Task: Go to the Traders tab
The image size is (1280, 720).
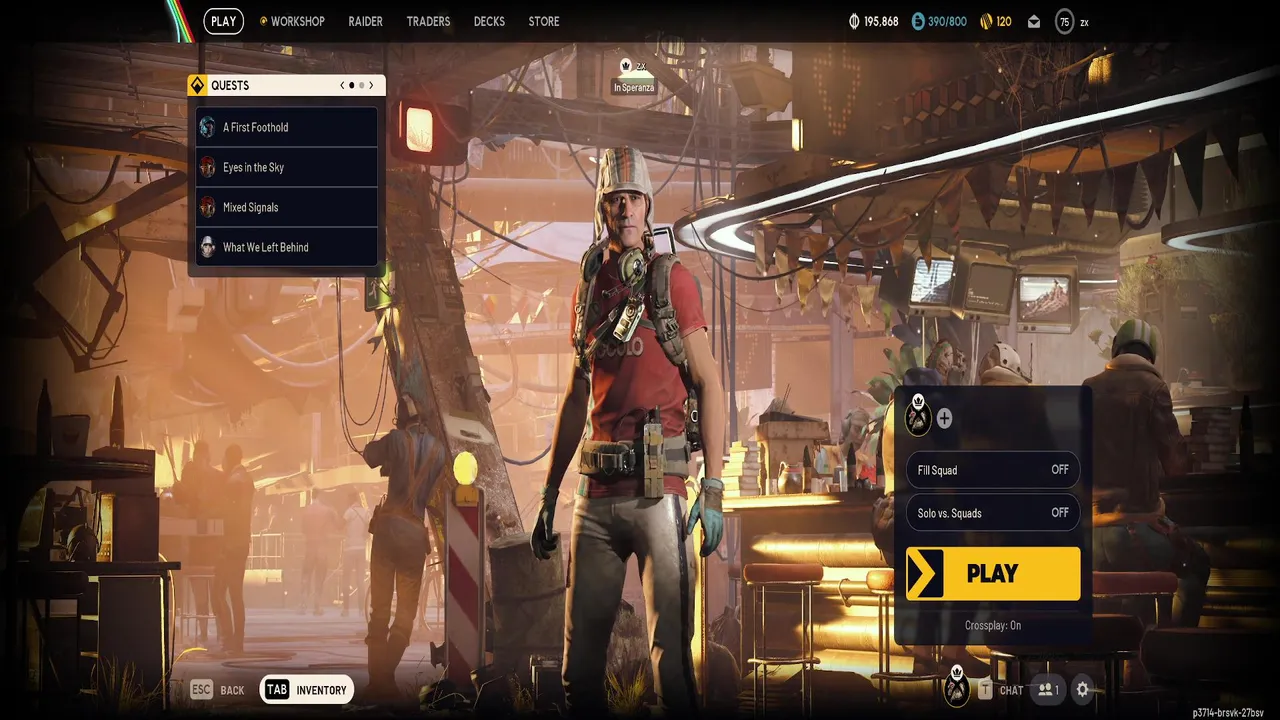Action: click(x=428, y=21)
